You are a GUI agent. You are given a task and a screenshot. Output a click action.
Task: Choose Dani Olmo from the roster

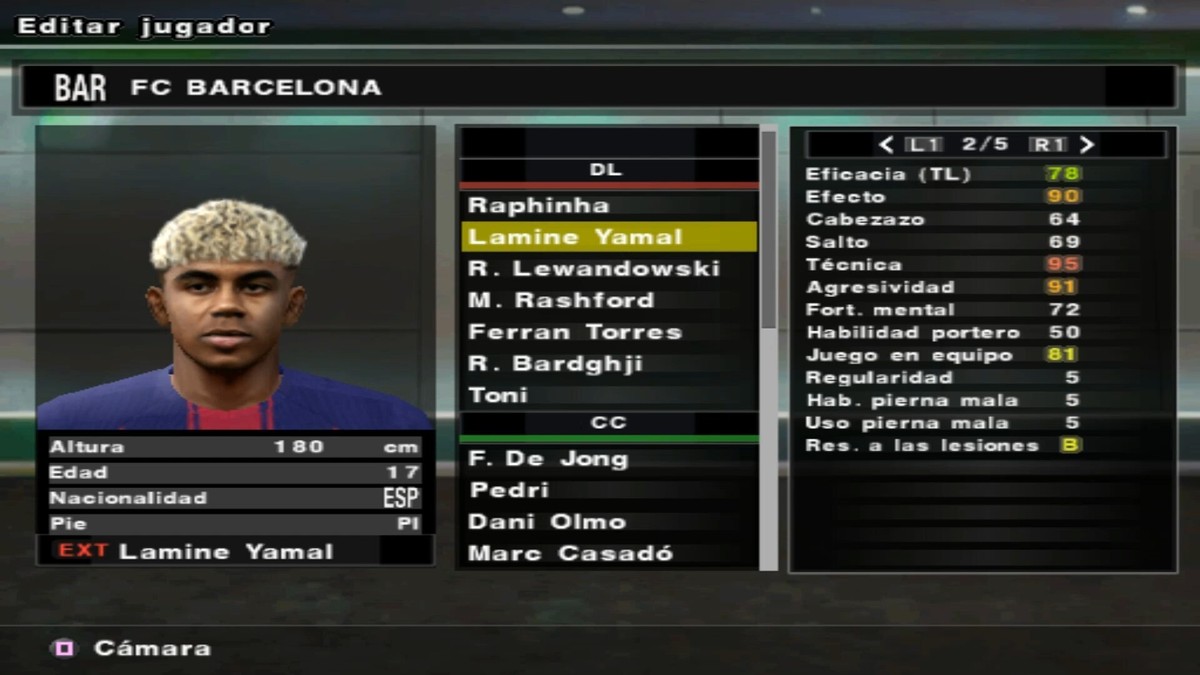click(547, 522)
